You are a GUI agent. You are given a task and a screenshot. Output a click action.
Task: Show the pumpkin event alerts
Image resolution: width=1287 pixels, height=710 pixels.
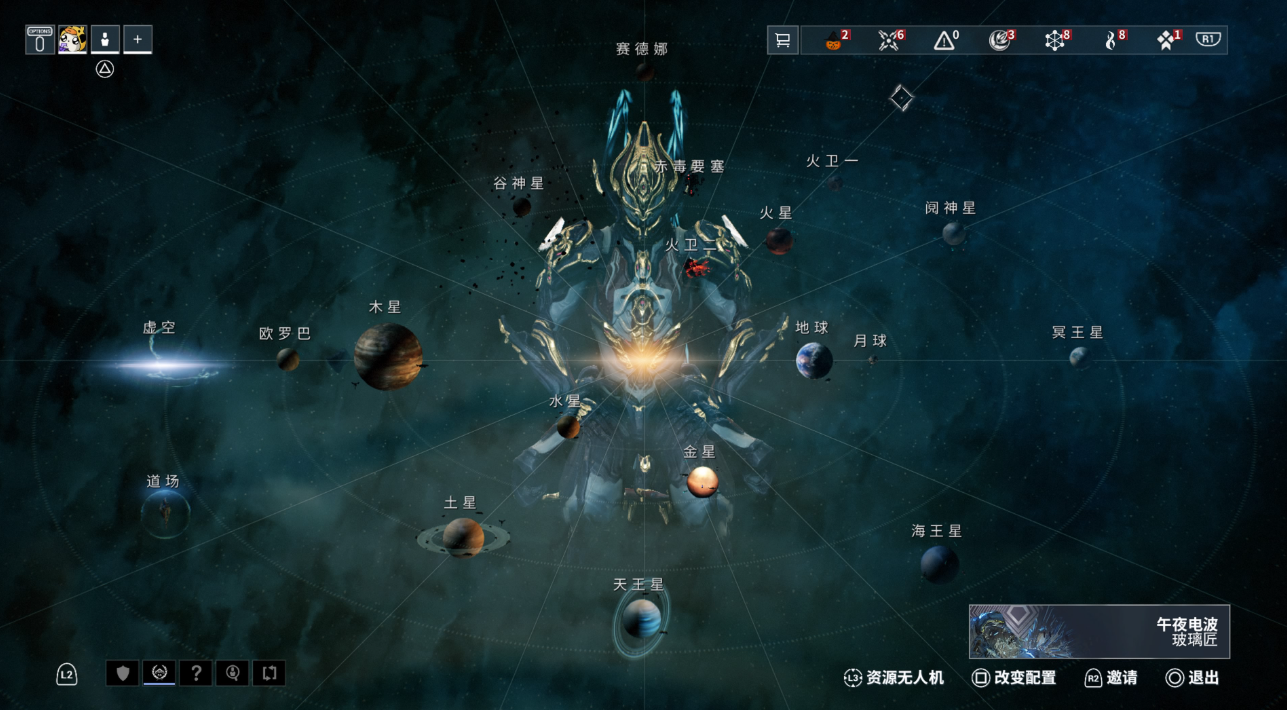[836, 40]
